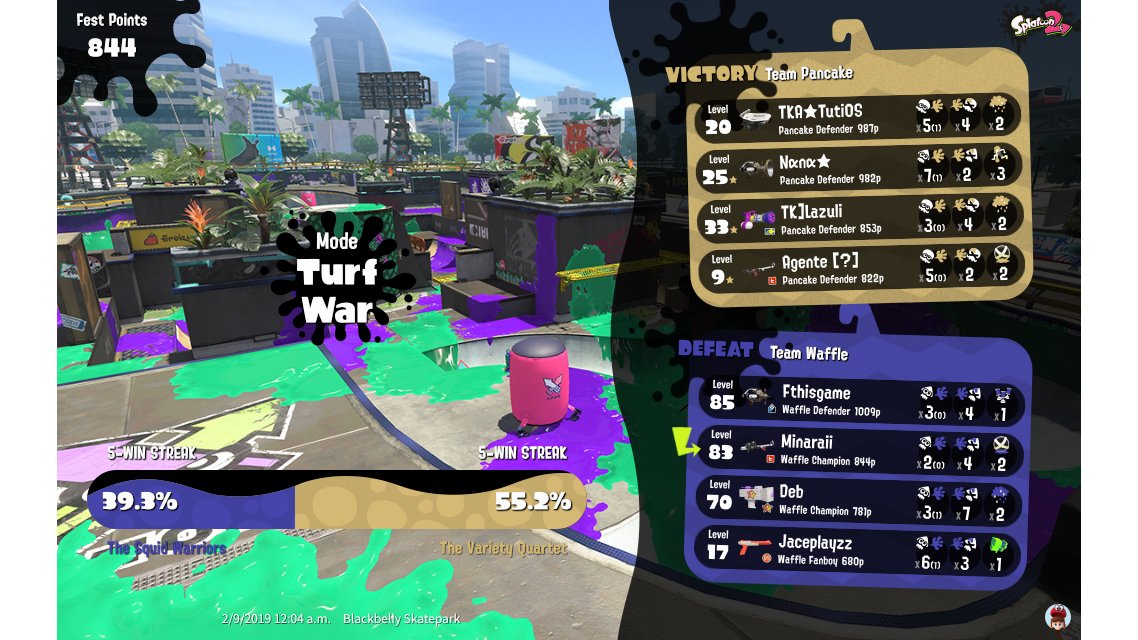Open the Mario profile avatar icon
Viewport: 1138px width, 640px height.
pos(1058,616)
